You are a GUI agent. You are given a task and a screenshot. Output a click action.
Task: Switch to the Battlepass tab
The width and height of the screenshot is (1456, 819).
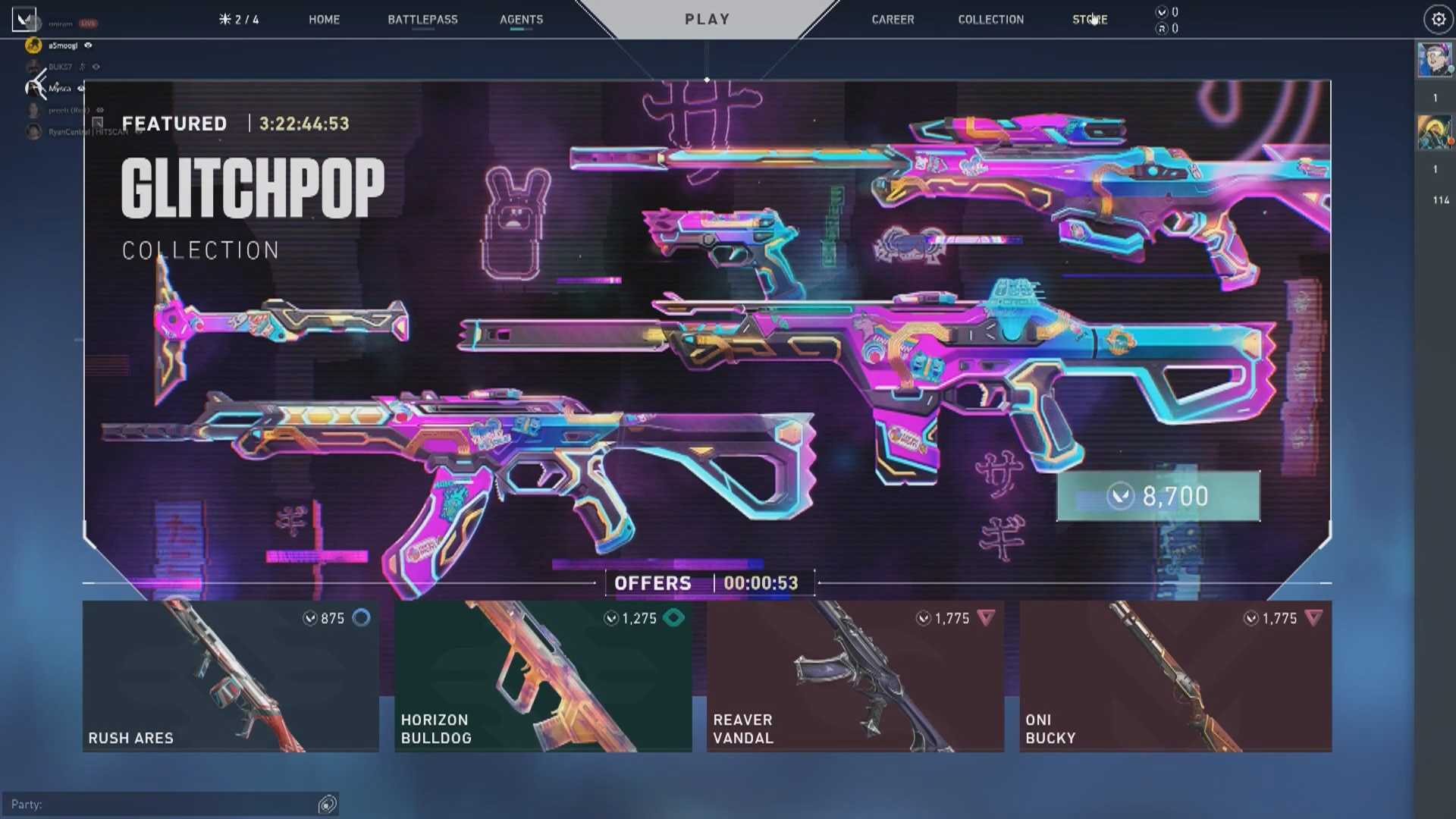tap(422, 20)
